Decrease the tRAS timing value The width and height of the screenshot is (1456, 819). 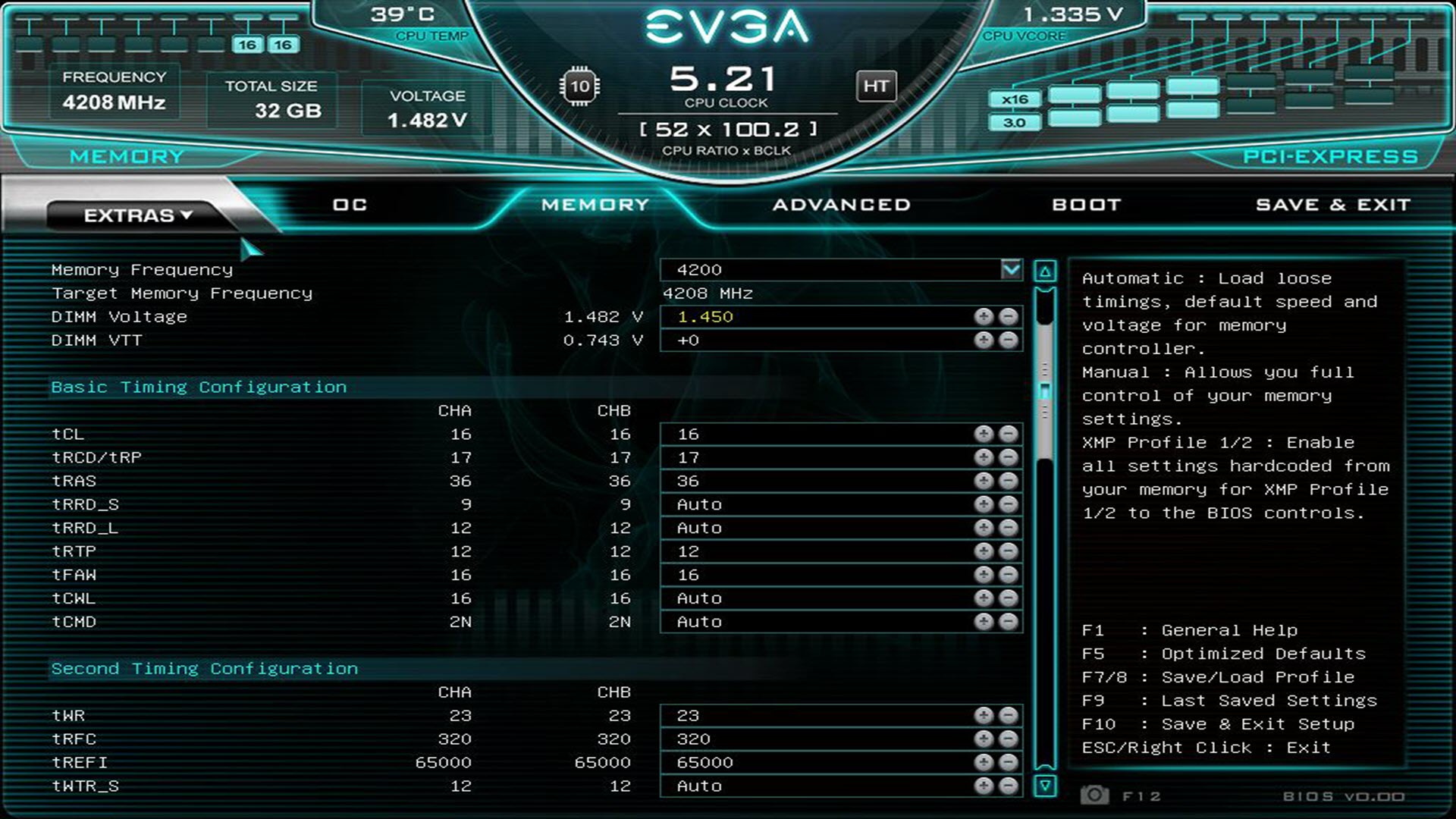pyautogui.click(x=1008, y=481)
